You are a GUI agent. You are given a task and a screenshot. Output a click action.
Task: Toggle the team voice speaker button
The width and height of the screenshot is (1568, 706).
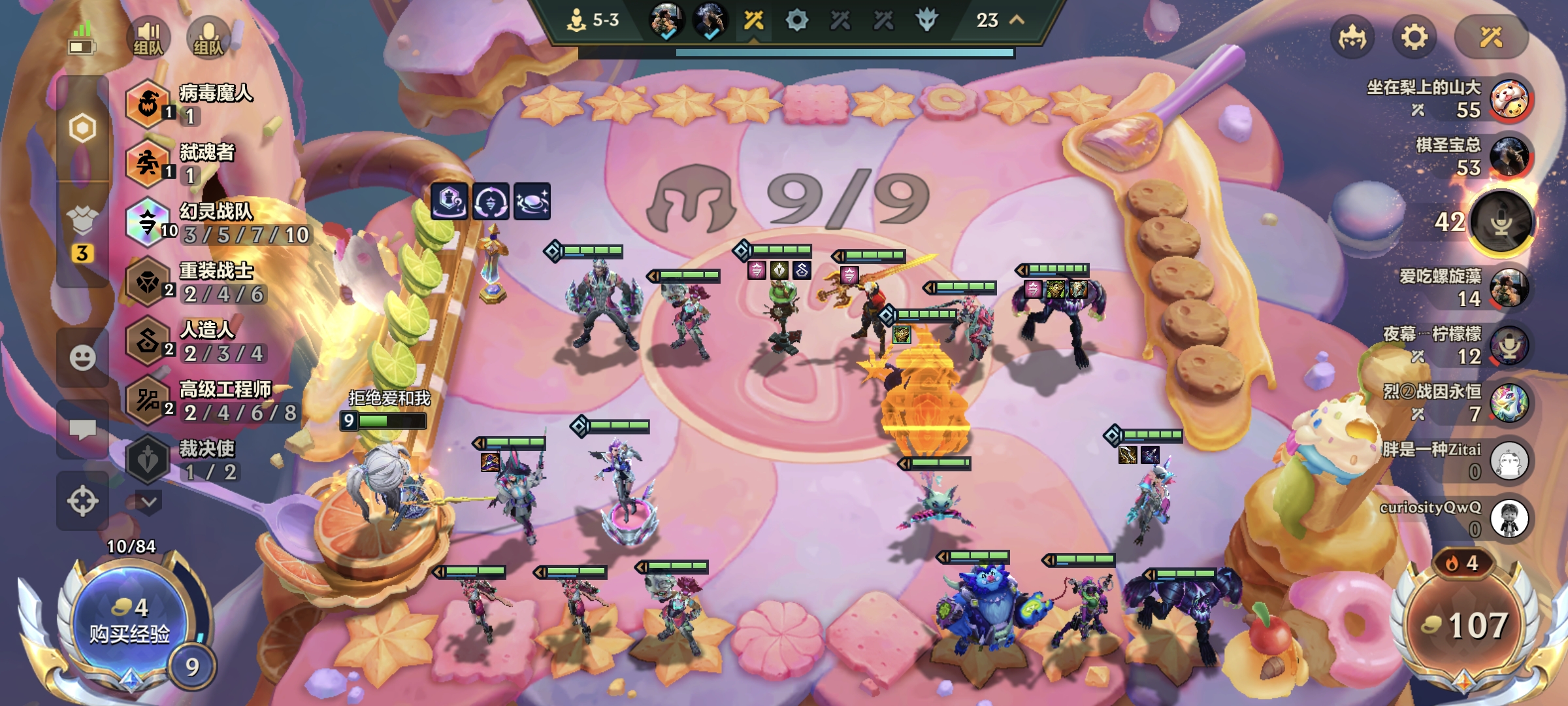148,37
